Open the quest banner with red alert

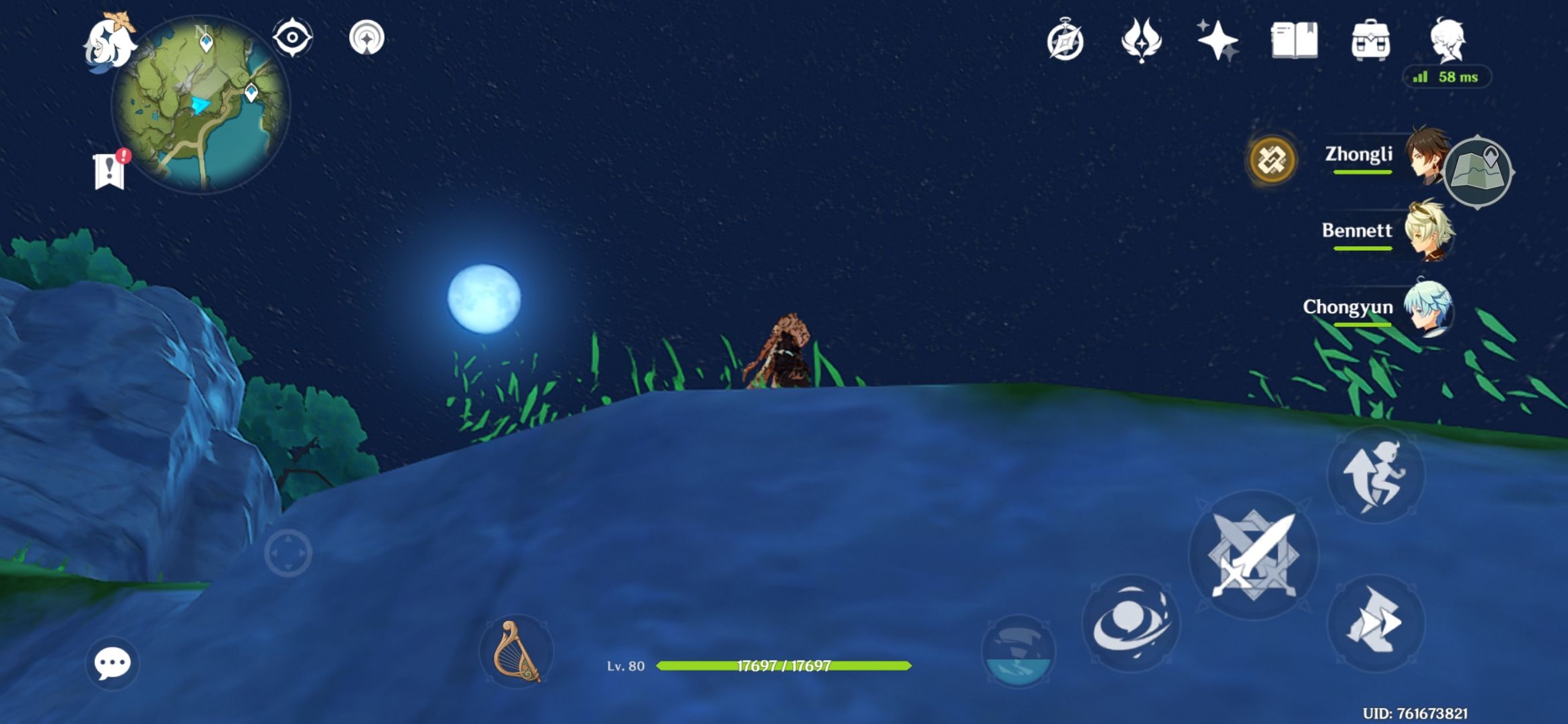[x=109, y=168]
